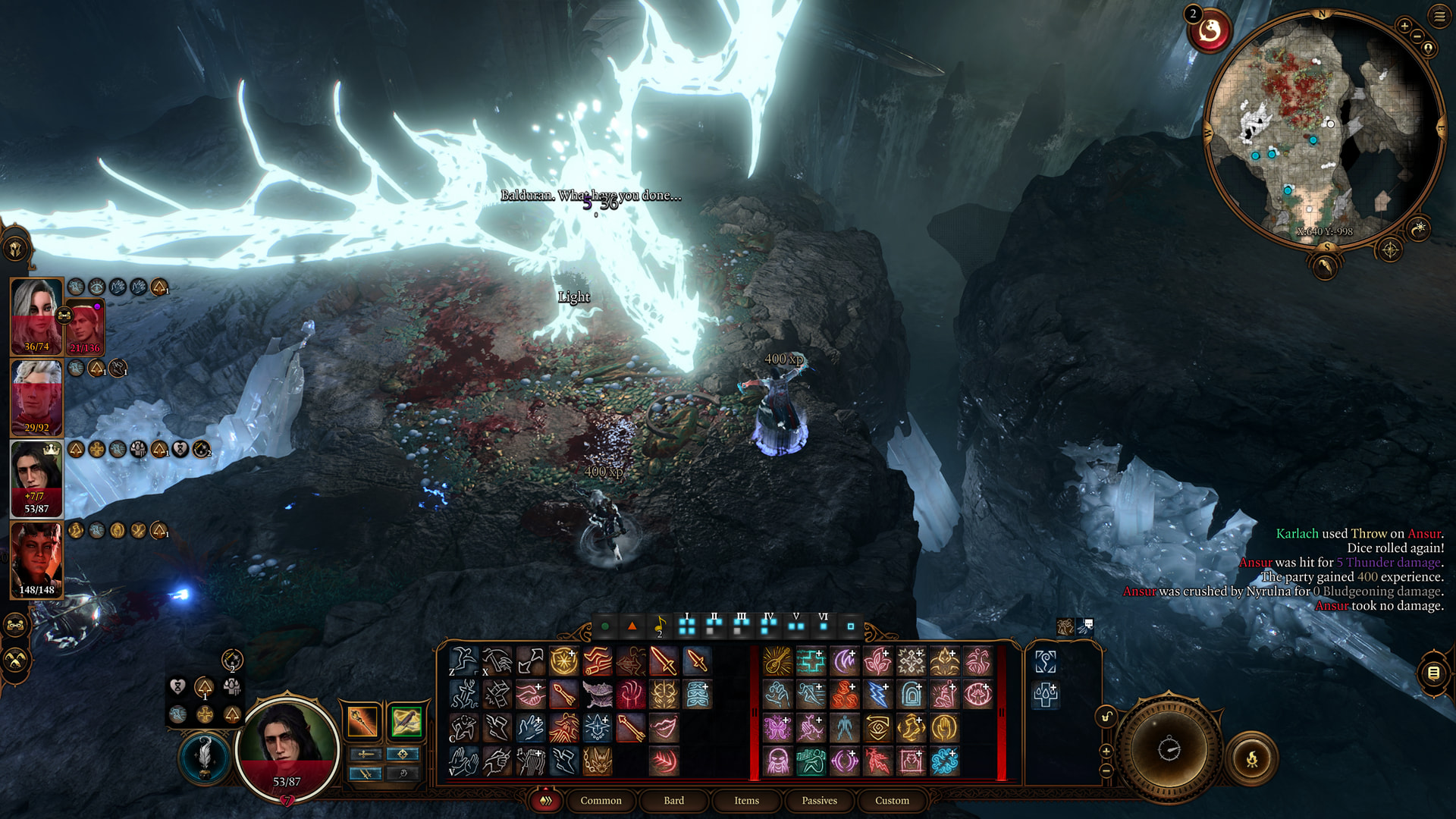Select the purple butterfly spell icon
The width and height of the screenshot is (1456, 819).
pos(777,727)
